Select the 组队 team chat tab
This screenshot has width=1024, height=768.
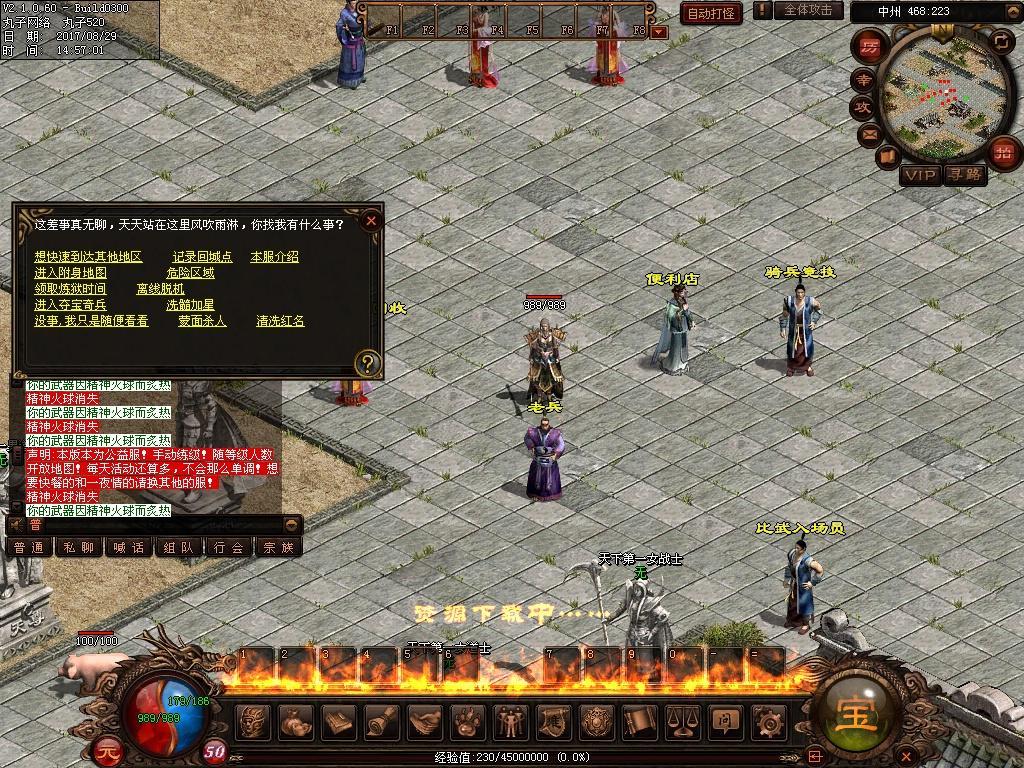[179, 547]
